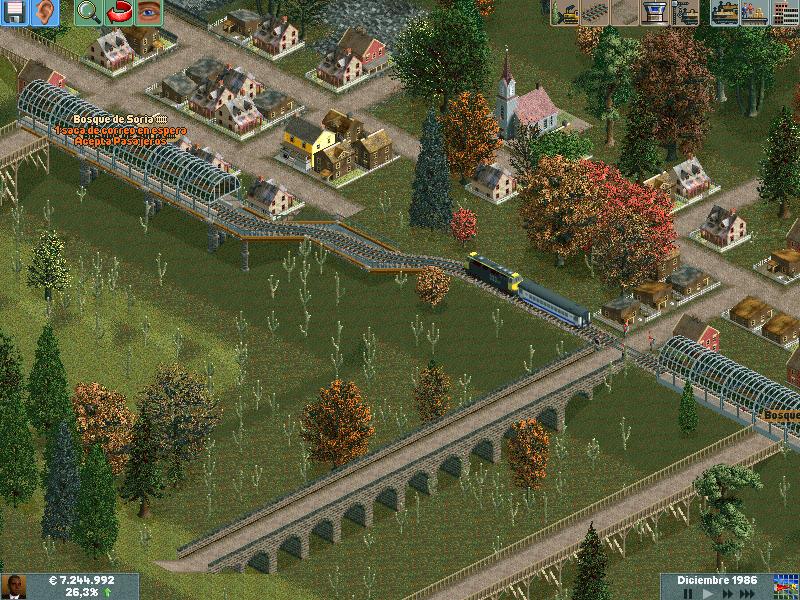Pause the game
800x600 pixels.
tap(688, 593)
